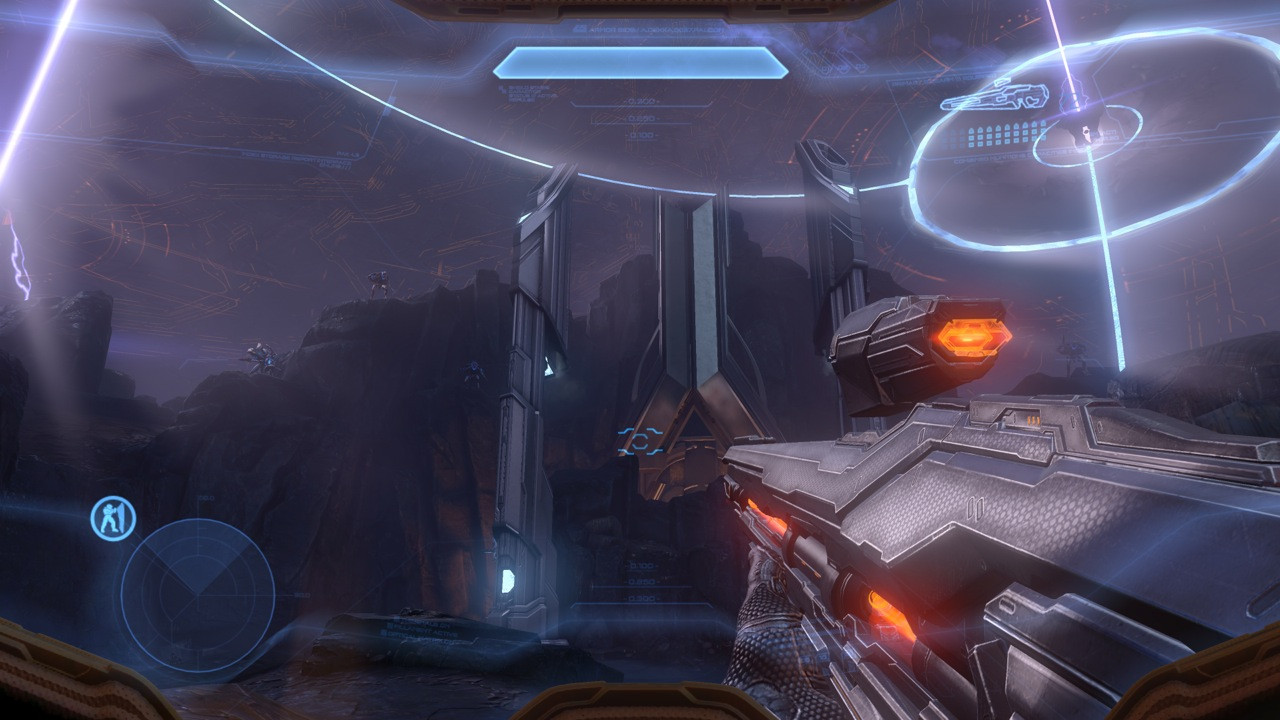The width and height of the screenshot is (1280, 720).
Task: Click the assault rifle weapon schematic
Action: (x=994, y=97)
